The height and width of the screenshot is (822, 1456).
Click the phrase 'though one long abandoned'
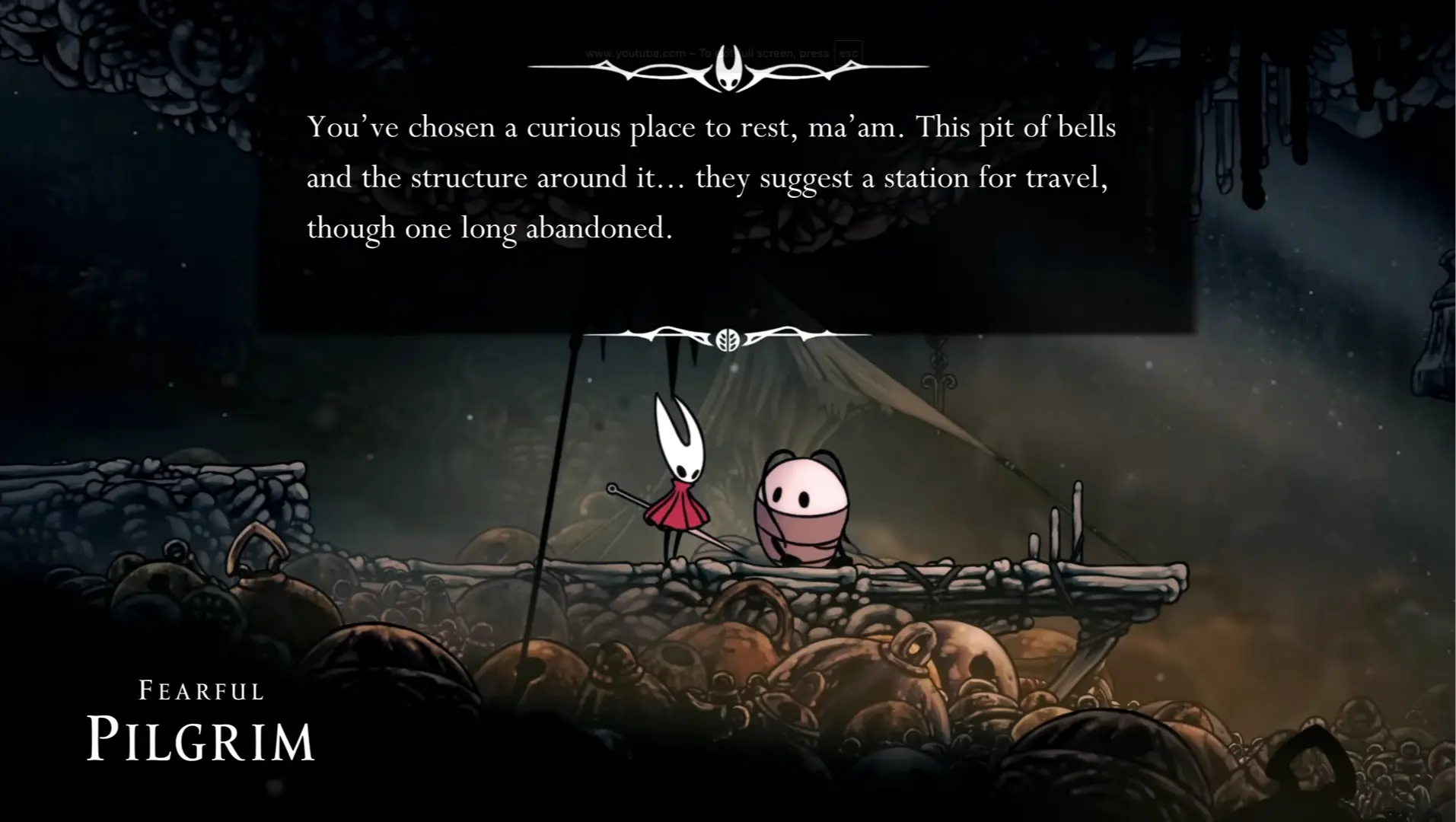click(x=489, y=228)
